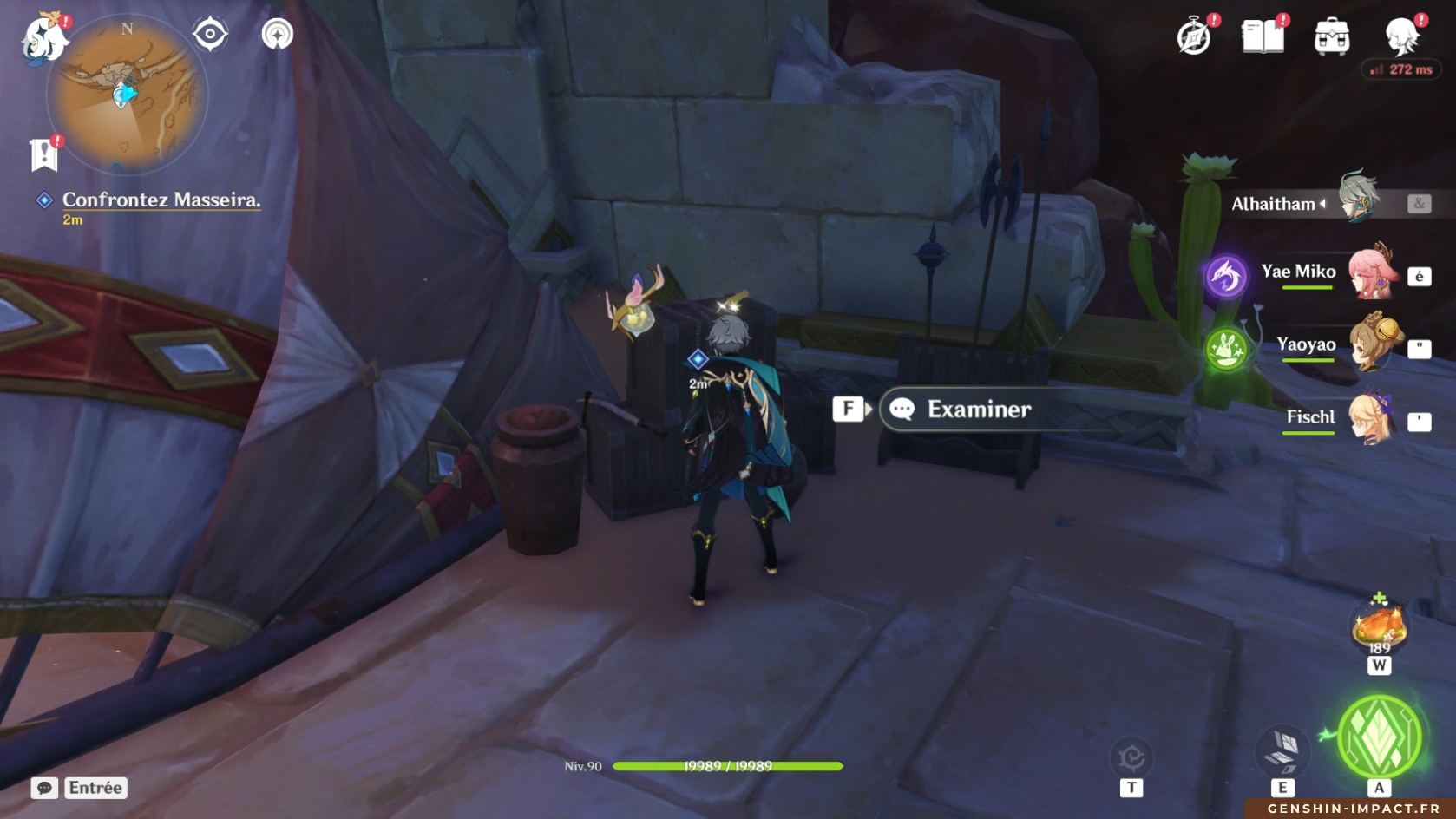Open the round signal icon beside the minimap
The width and height of the screenshot is (1456, 819).
(x=278, y=35)
